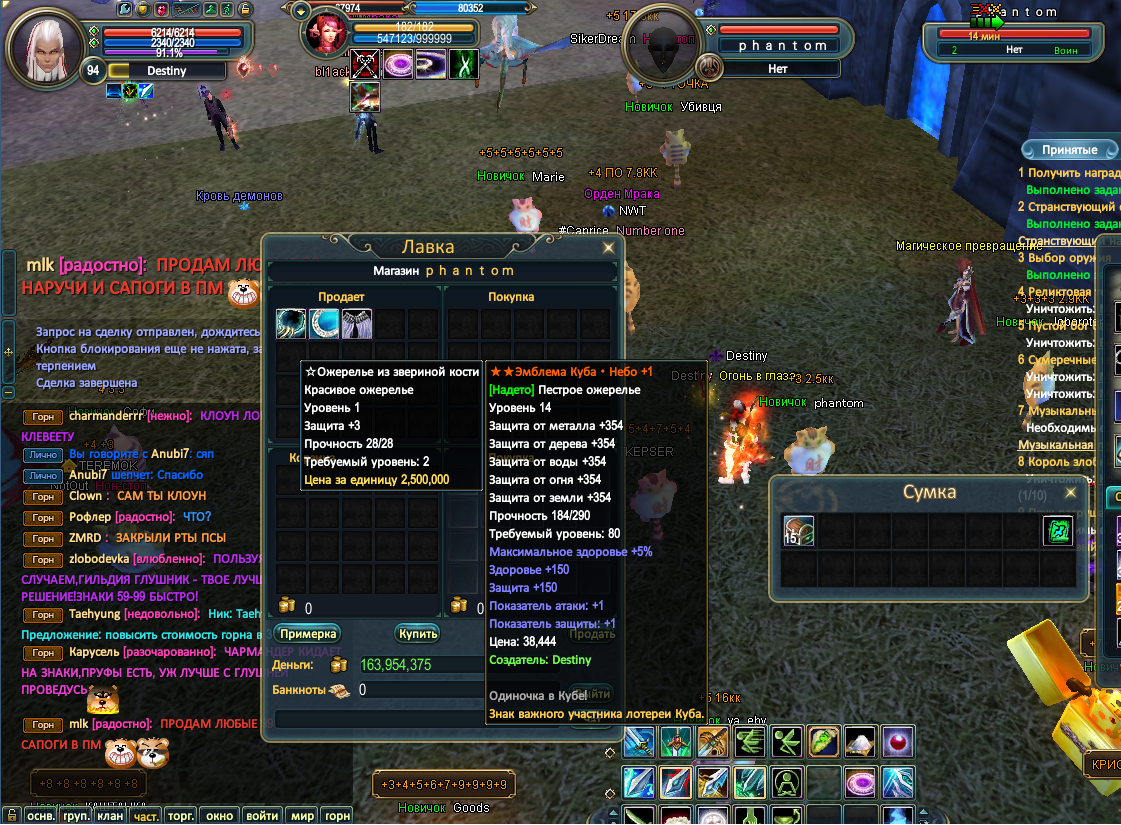This screenshot has width=1121, height=825.
Task: Open the Примерка fitting preview
Action: tap(307, 634)
